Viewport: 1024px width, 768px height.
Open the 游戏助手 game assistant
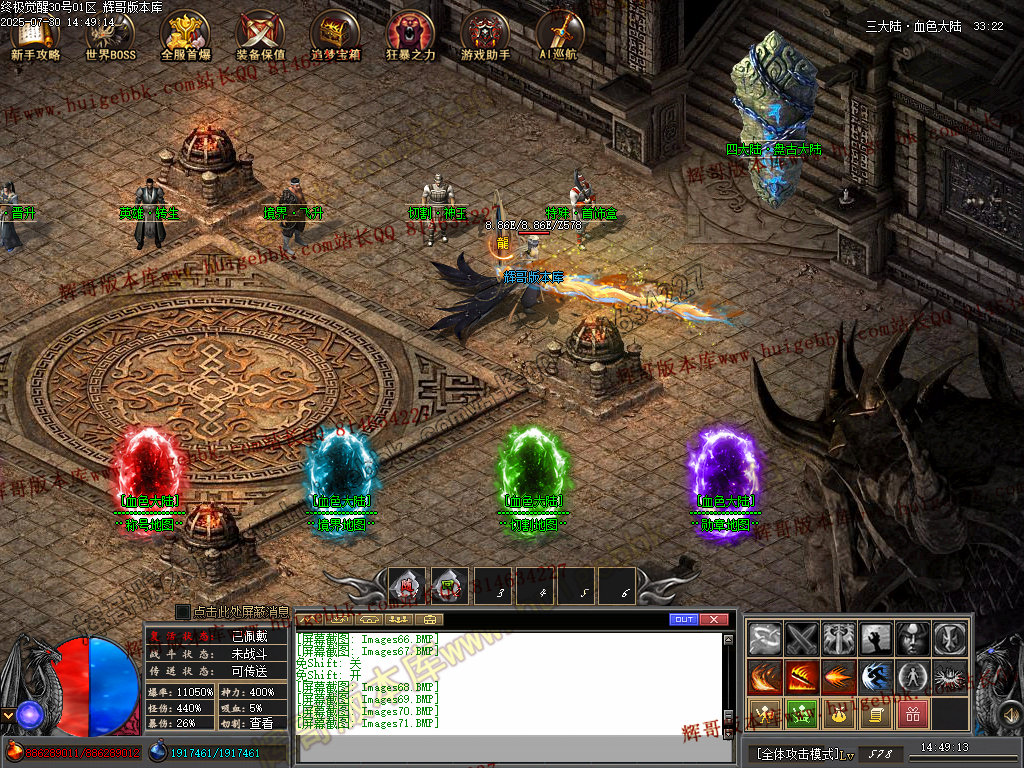coord(485,36)
